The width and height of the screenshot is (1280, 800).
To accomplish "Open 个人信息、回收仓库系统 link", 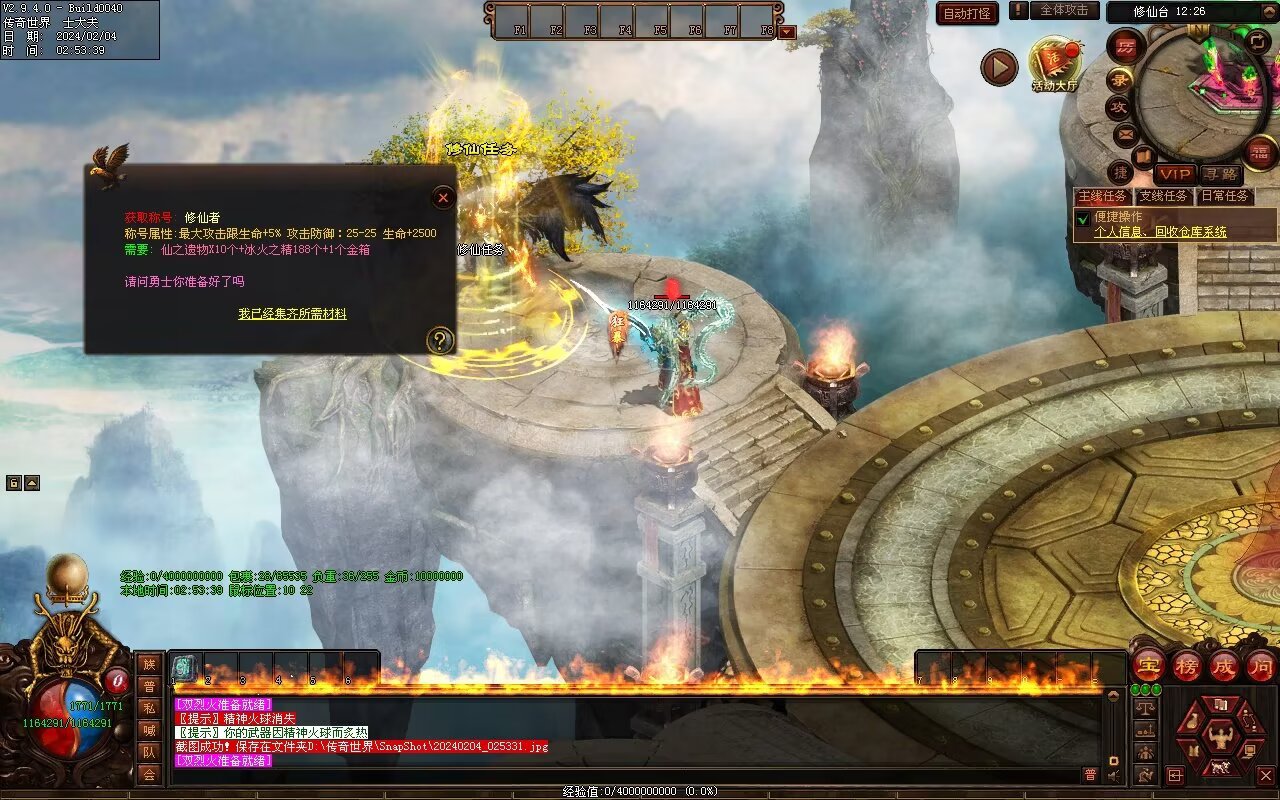I will click(1160, 232).
